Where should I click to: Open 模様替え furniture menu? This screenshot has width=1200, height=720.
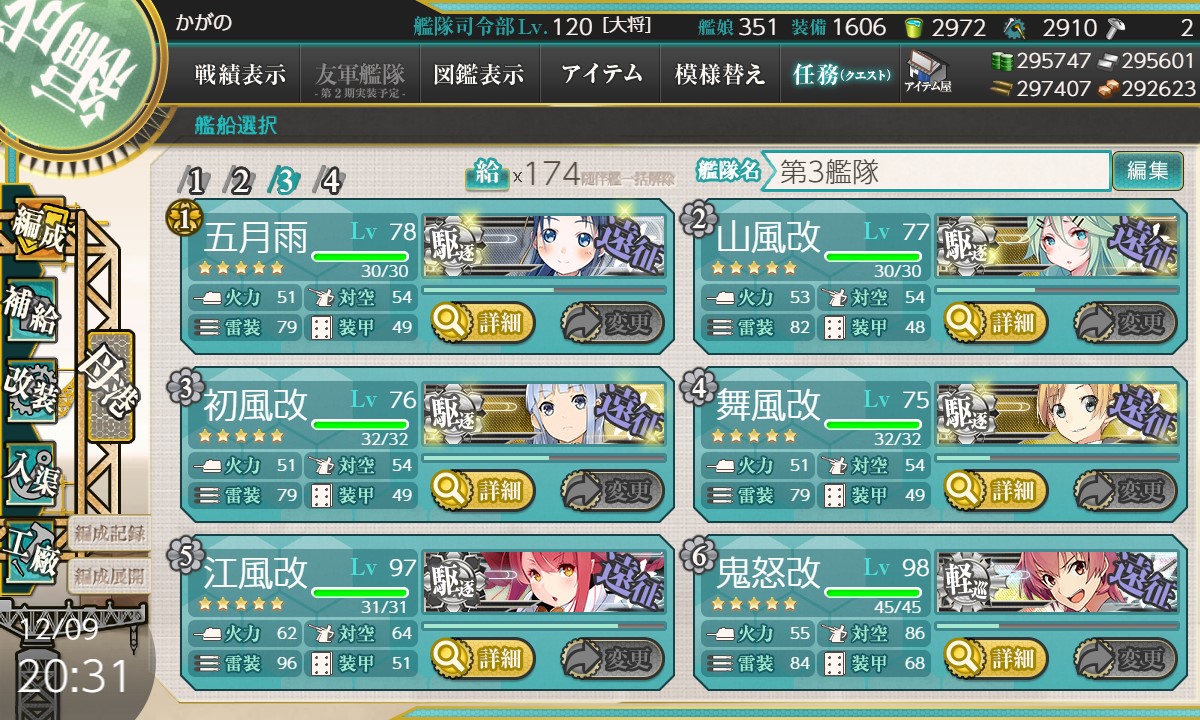pos(719,75)
